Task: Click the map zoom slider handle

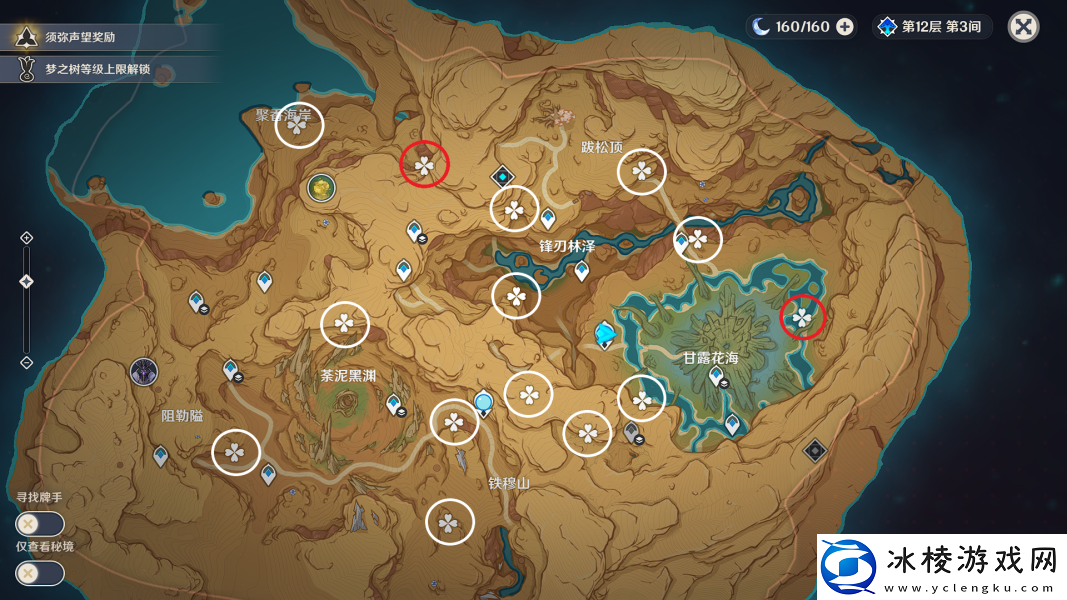Action: point(27,282)
